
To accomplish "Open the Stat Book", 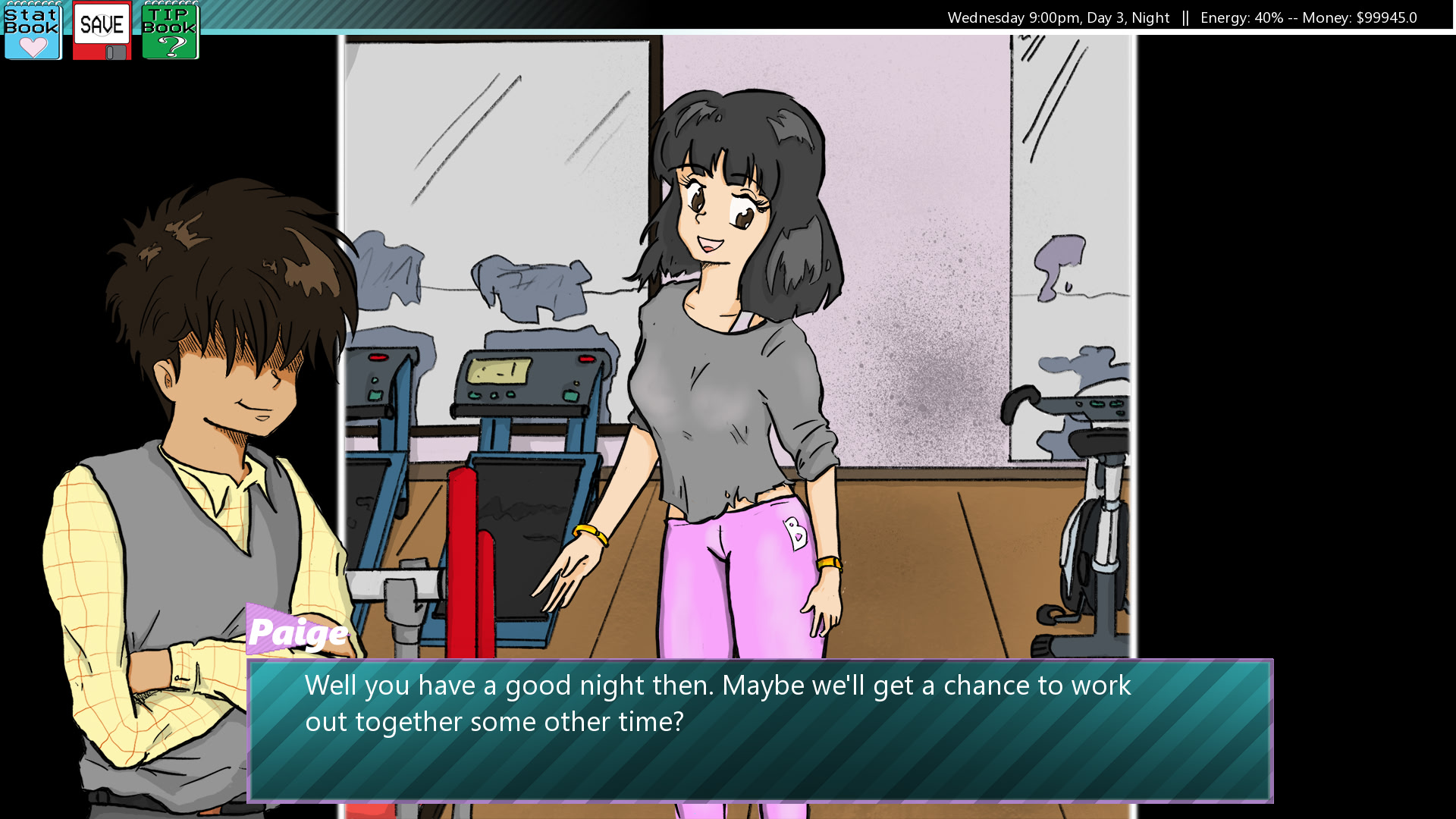I will [32, 31].
